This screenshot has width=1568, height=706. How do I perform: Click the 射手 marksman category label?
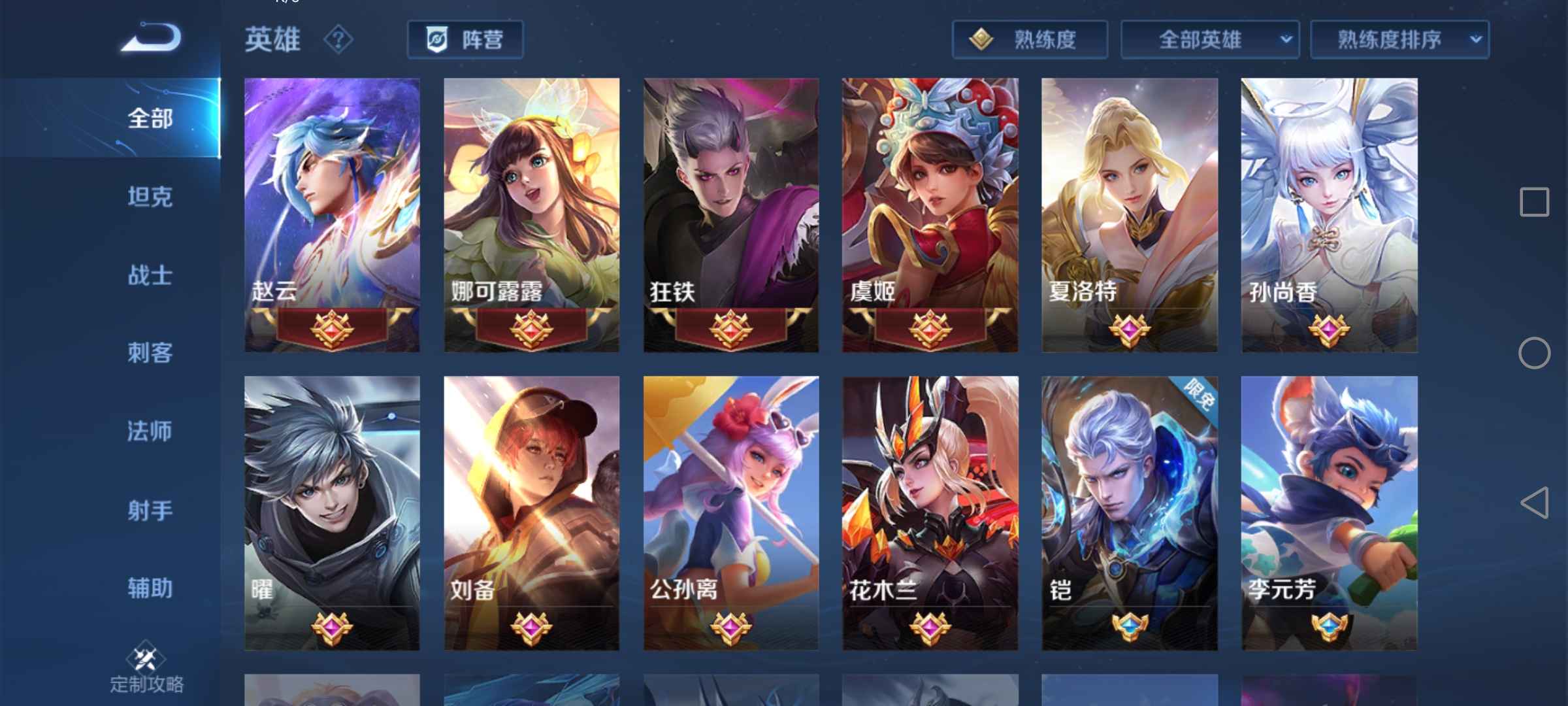point(150,510)
